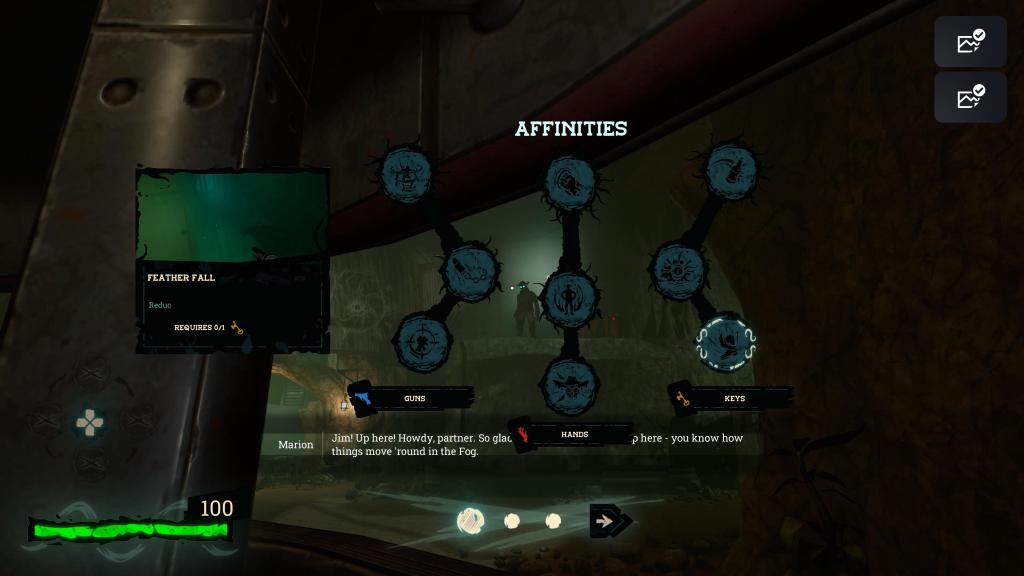
Task: Choose the ear affinity node
Action: (570, 182)
